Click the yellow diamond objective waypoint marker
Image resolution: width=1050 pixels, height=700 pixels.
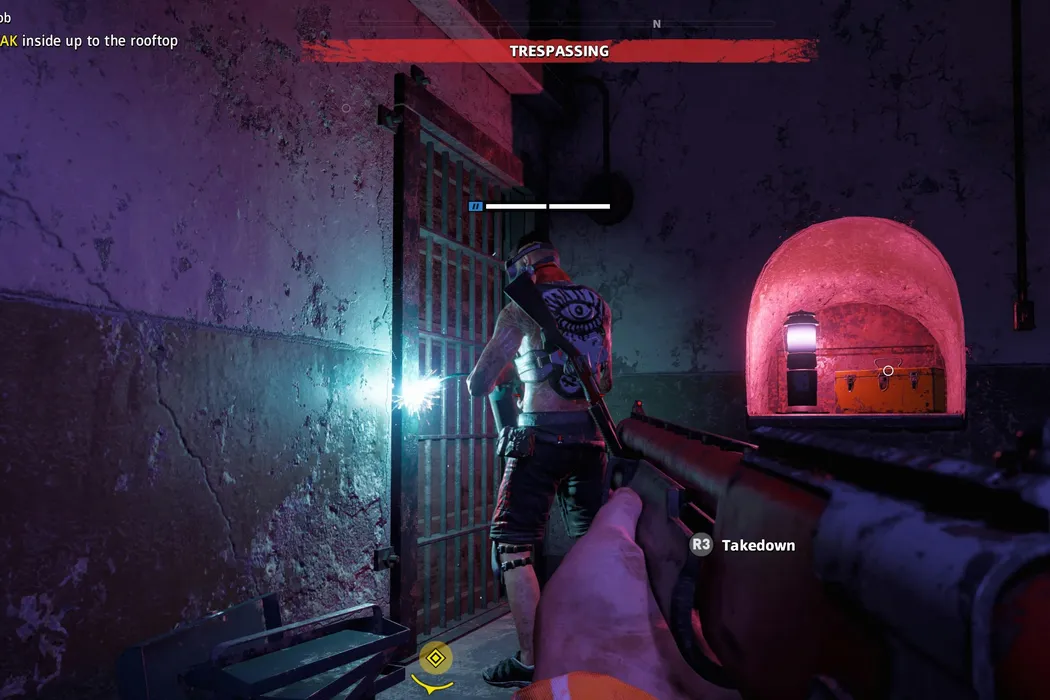coord(436,658)
